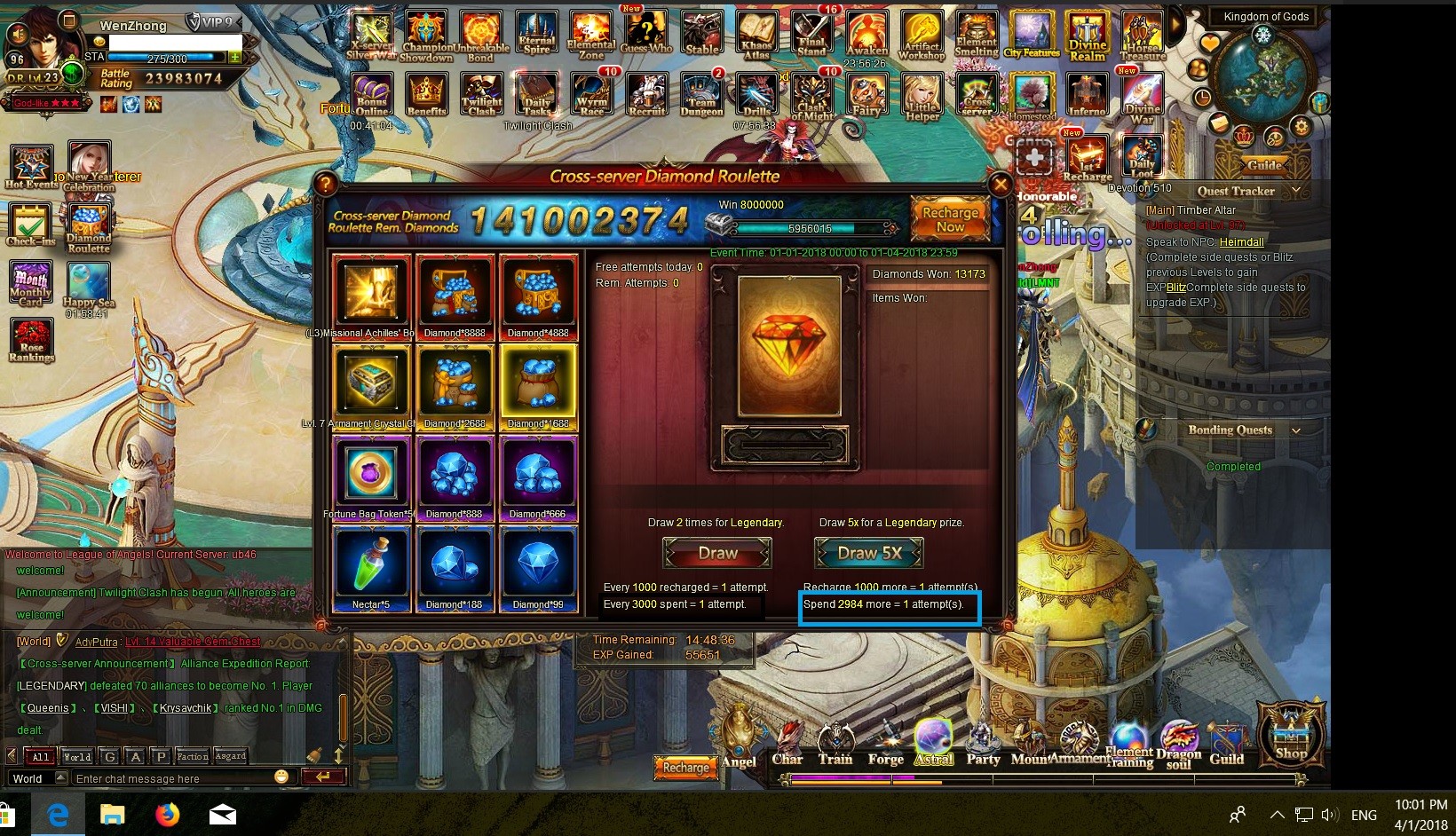Viewport: 1456px width, 836px height.
Task: Click the Draw button
Action: click(717, 554)
